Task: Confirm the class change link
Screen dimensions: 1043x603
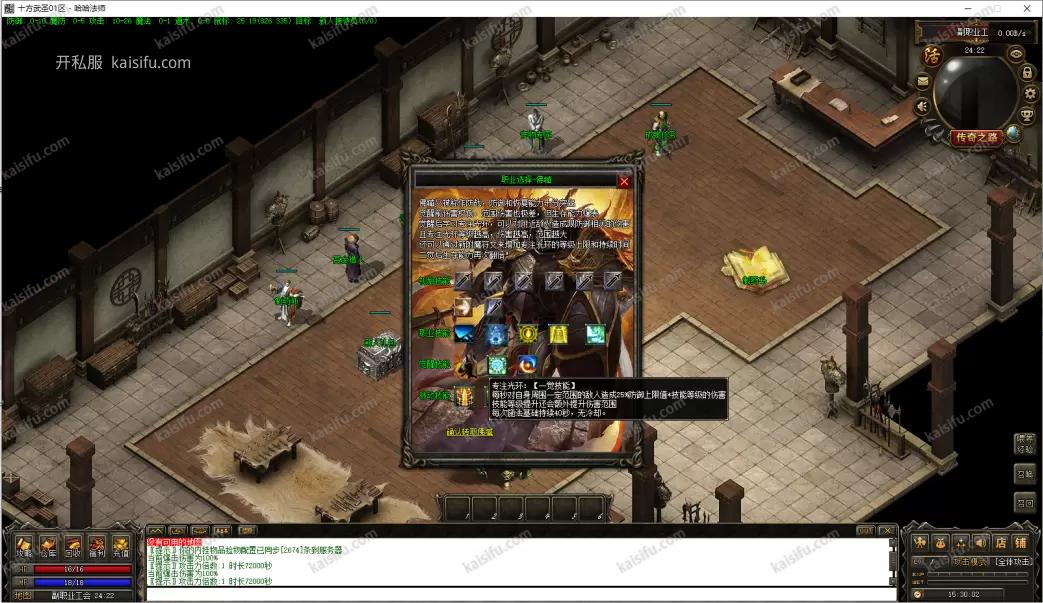Action: point(469,432)
